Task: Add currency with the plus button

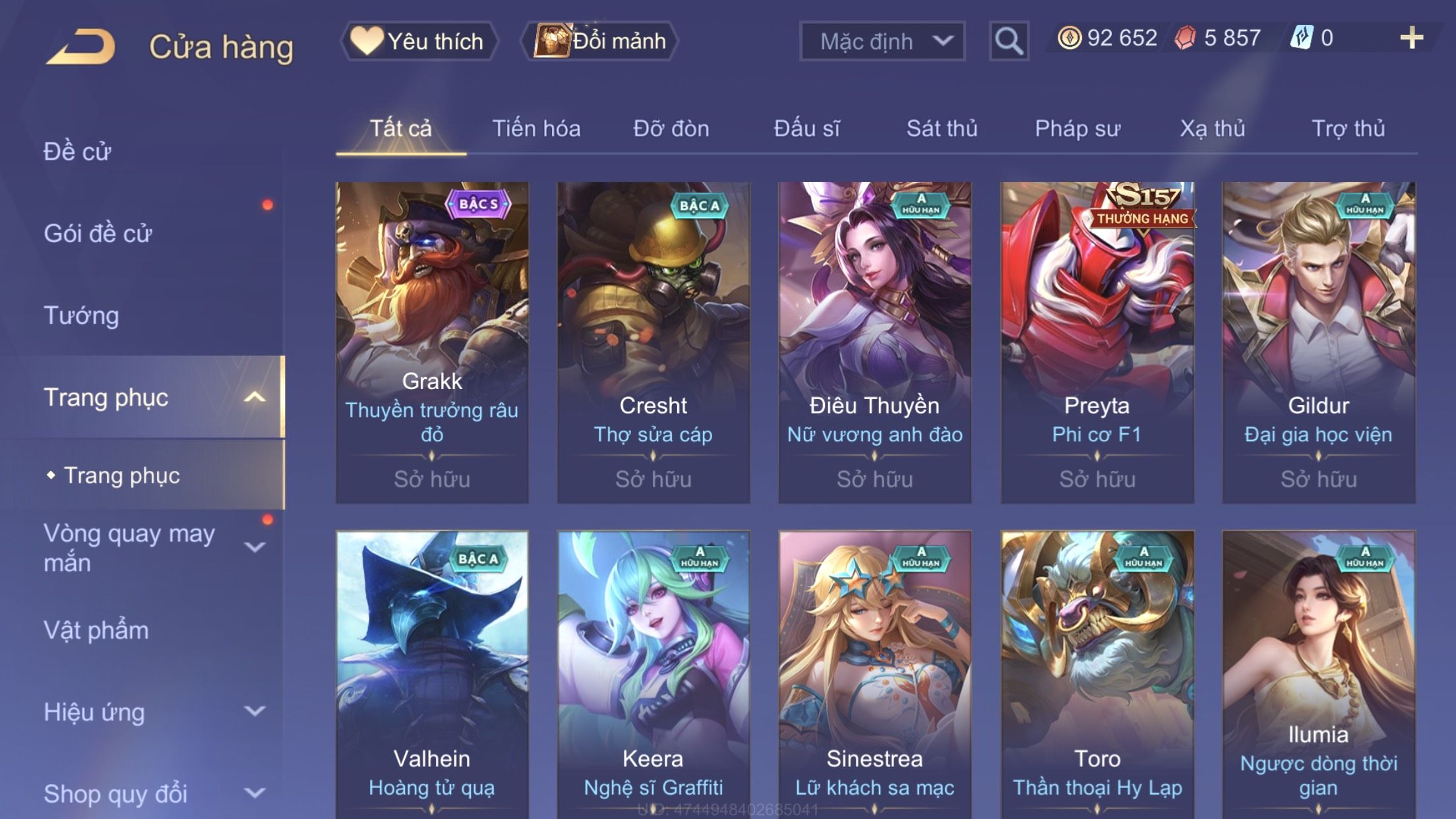Action: [1411, 38]
